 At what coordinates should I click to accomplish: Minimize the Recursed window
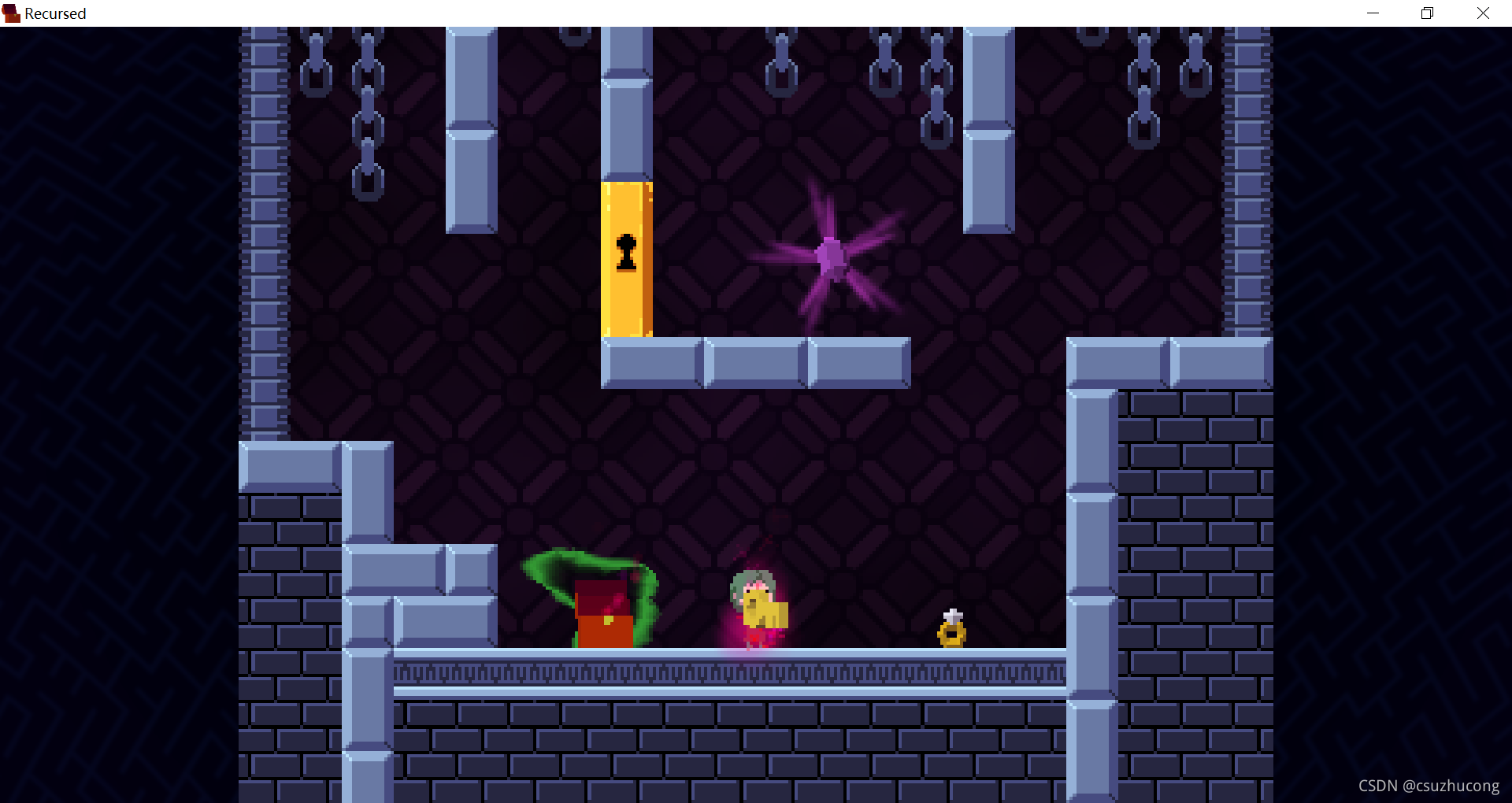1373,13
